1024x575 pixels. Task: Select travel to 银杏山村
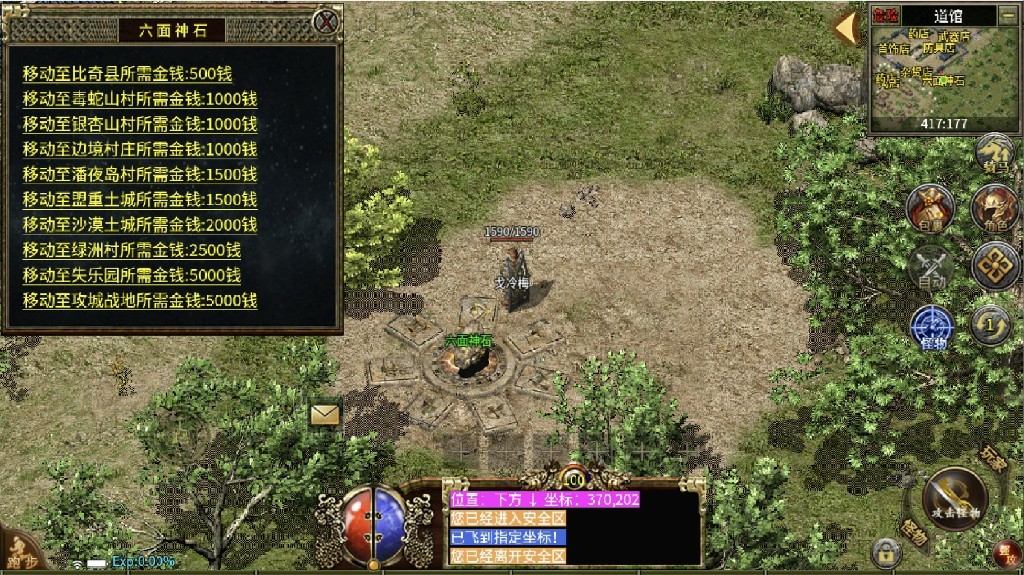(140, 123)
